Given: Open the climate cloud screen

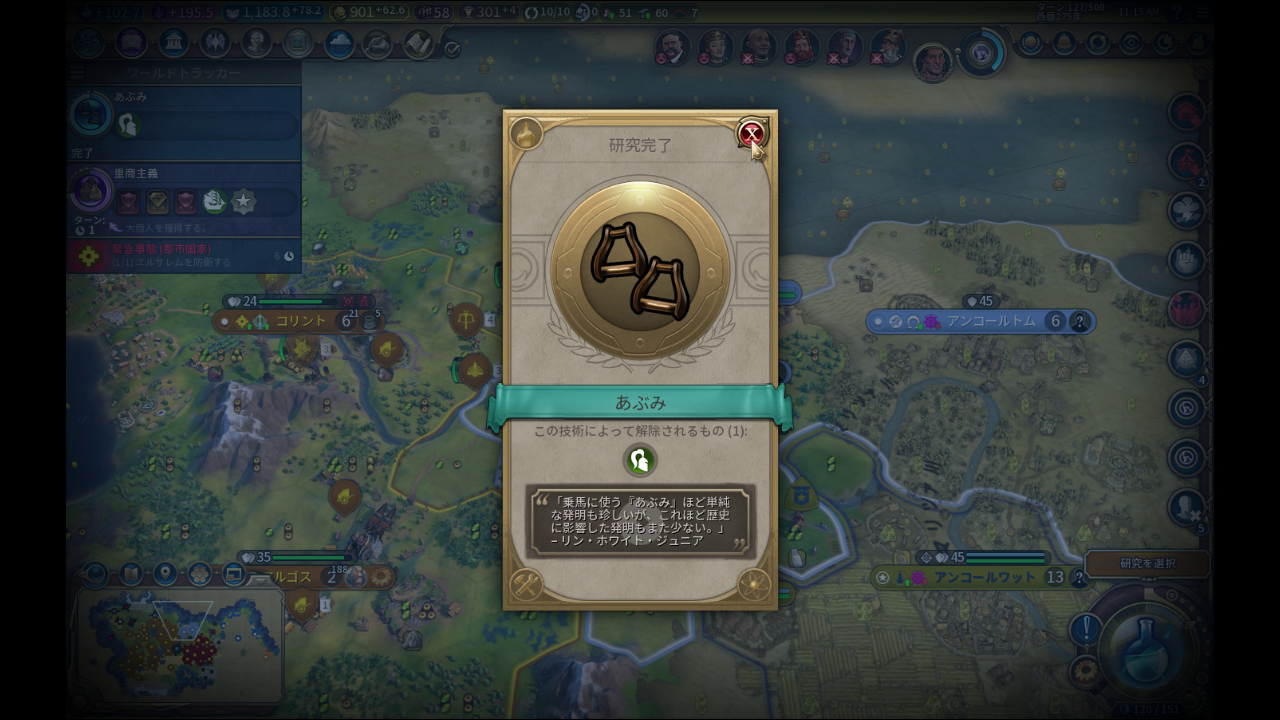Looking at the screenshot, I should [339, 44].
